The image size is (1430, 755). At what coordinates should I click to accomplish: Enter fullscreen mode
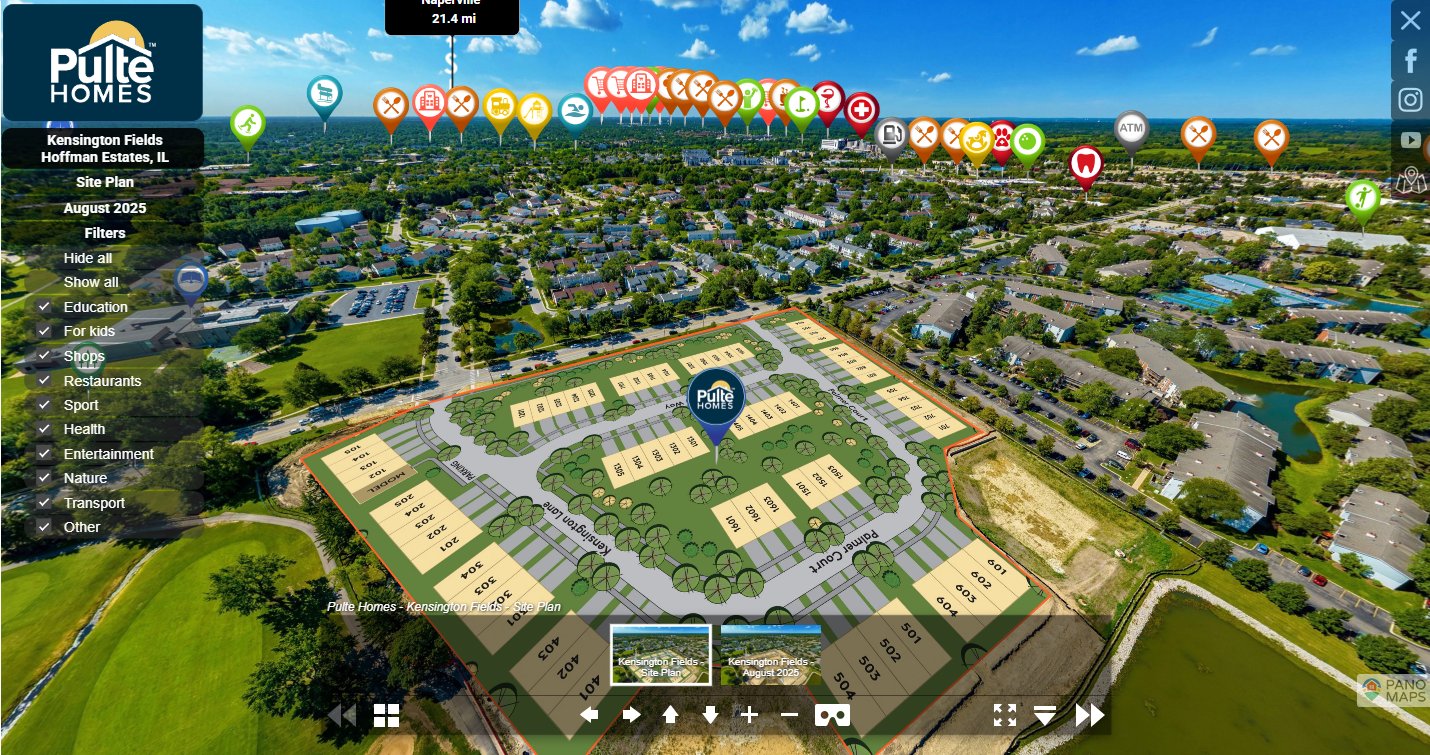[x=1005, y=715]
